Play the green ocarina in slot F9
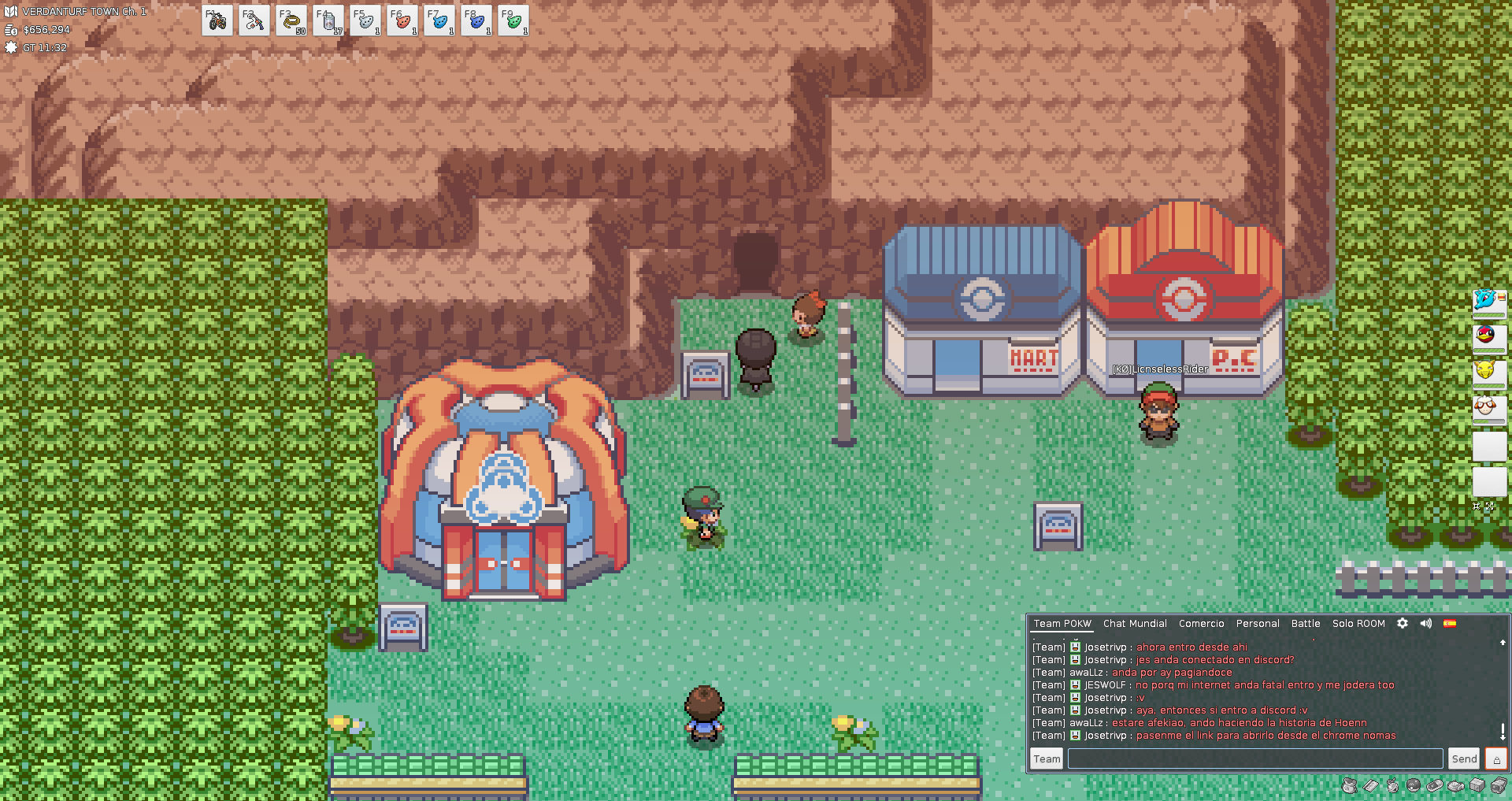 point(513,21)
